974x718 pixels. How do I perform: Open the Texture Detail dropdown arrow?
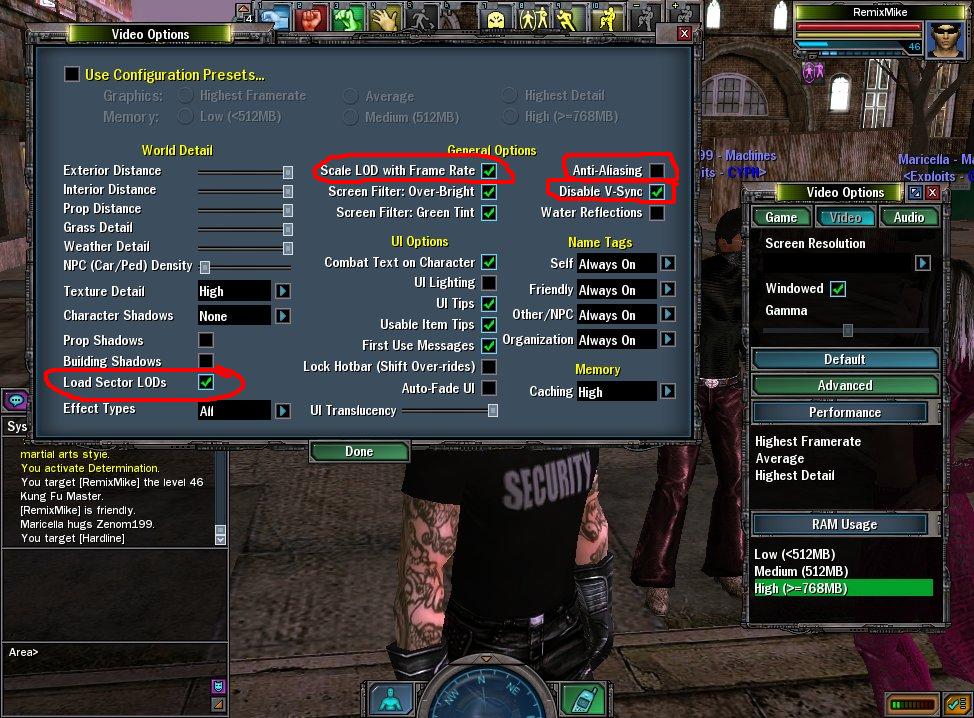point(283,291)
